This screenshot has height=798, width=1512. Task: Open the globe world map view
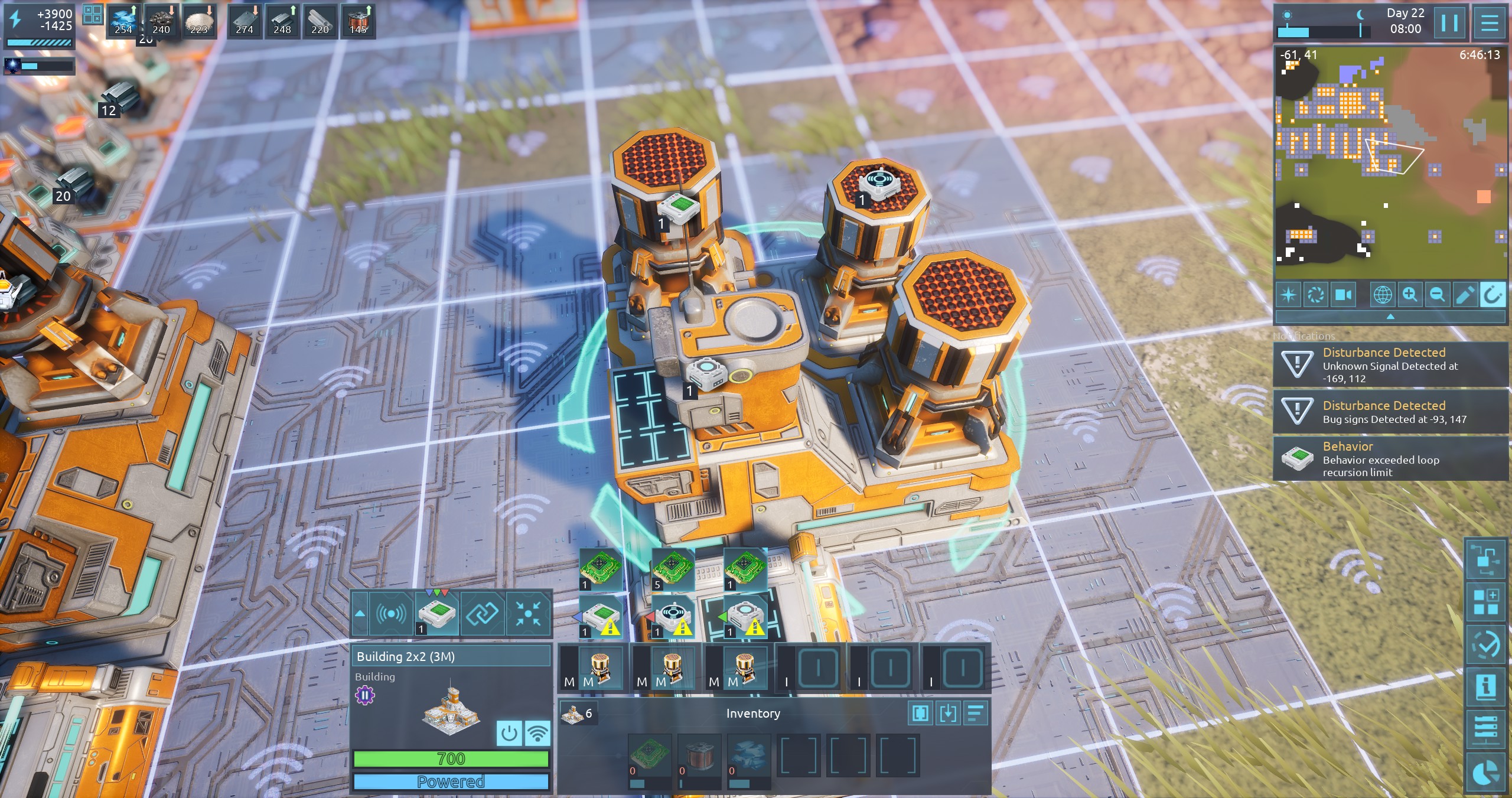[x=1383, y=294]
